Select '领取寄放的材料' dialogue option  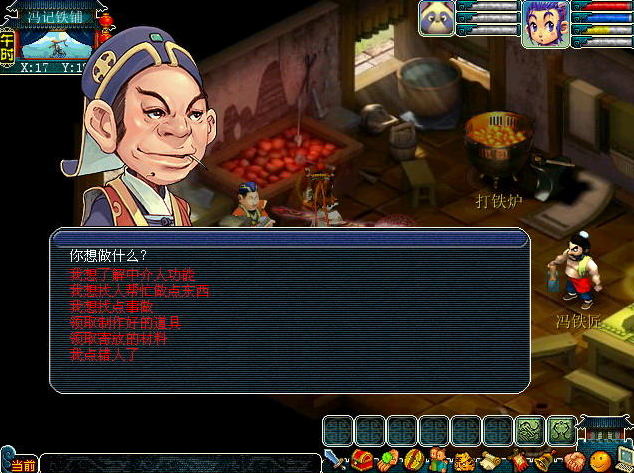click(x=118, y=339)
